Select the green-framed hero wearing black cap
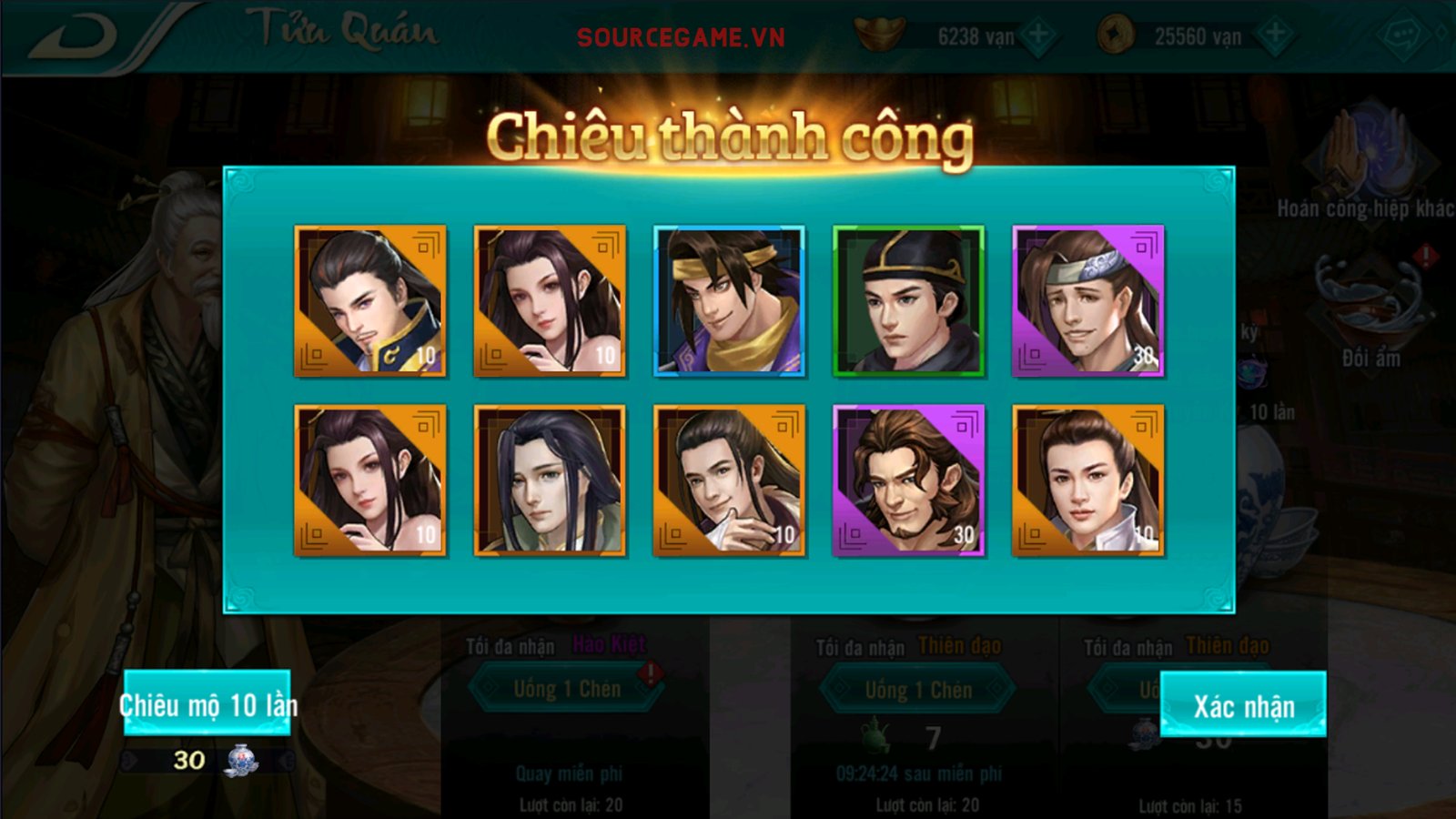 click(908, 300)
